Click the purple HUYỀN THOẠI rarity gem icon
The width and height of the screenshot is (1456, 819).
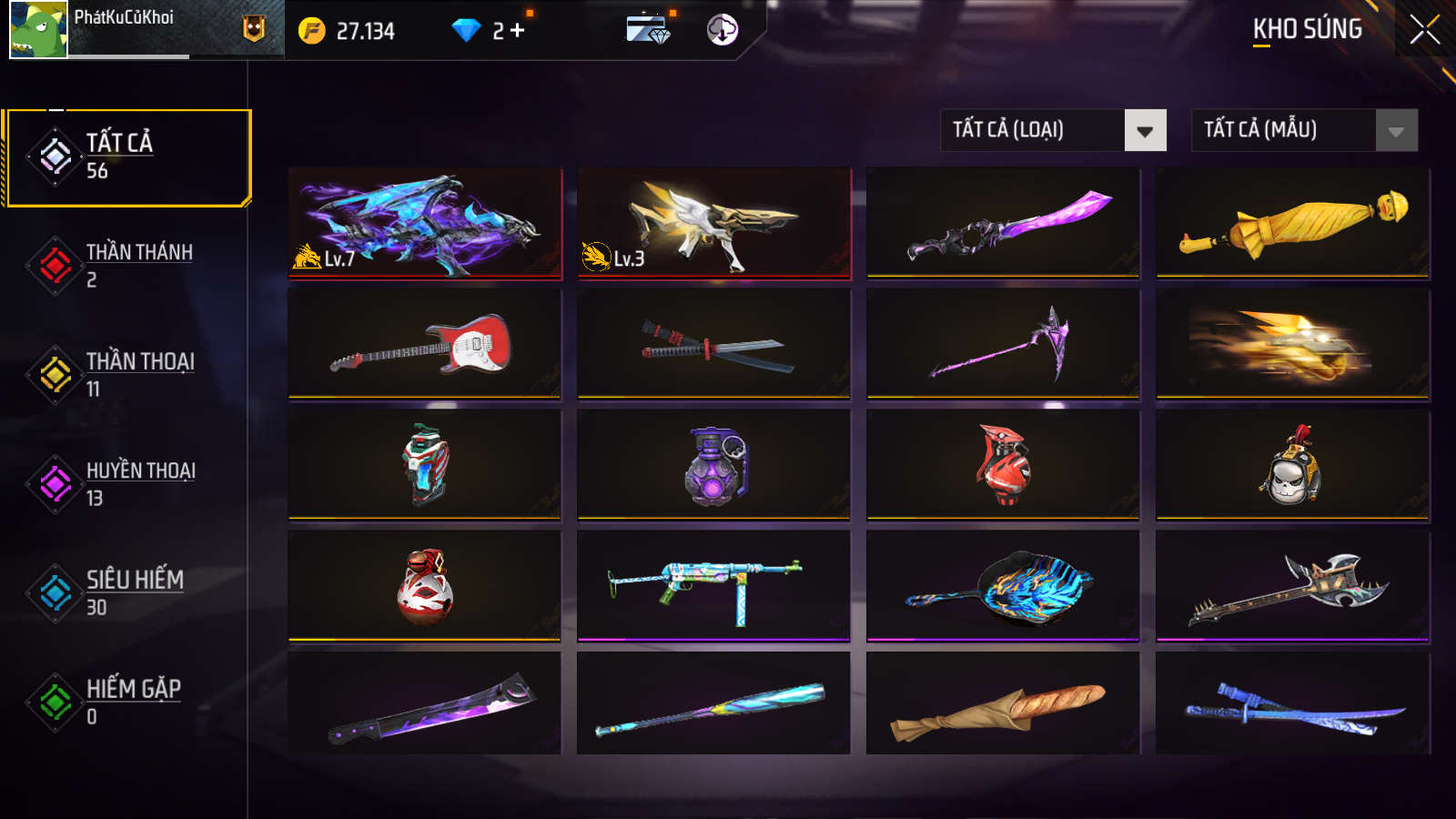(55, 482)
